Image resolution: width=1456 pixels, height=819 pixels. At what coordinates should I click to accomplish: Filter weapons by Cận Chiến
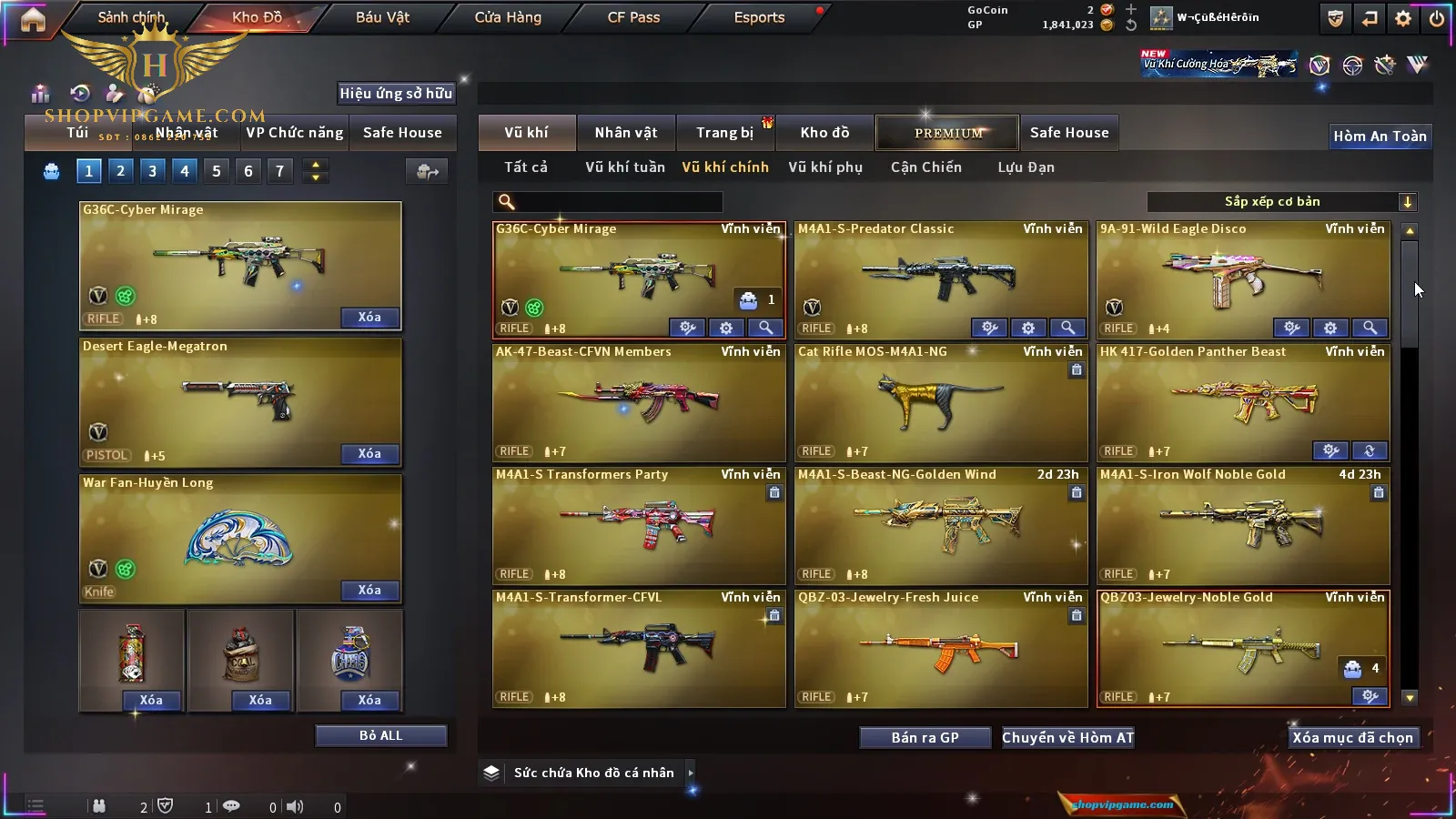[x=925, y=167]
